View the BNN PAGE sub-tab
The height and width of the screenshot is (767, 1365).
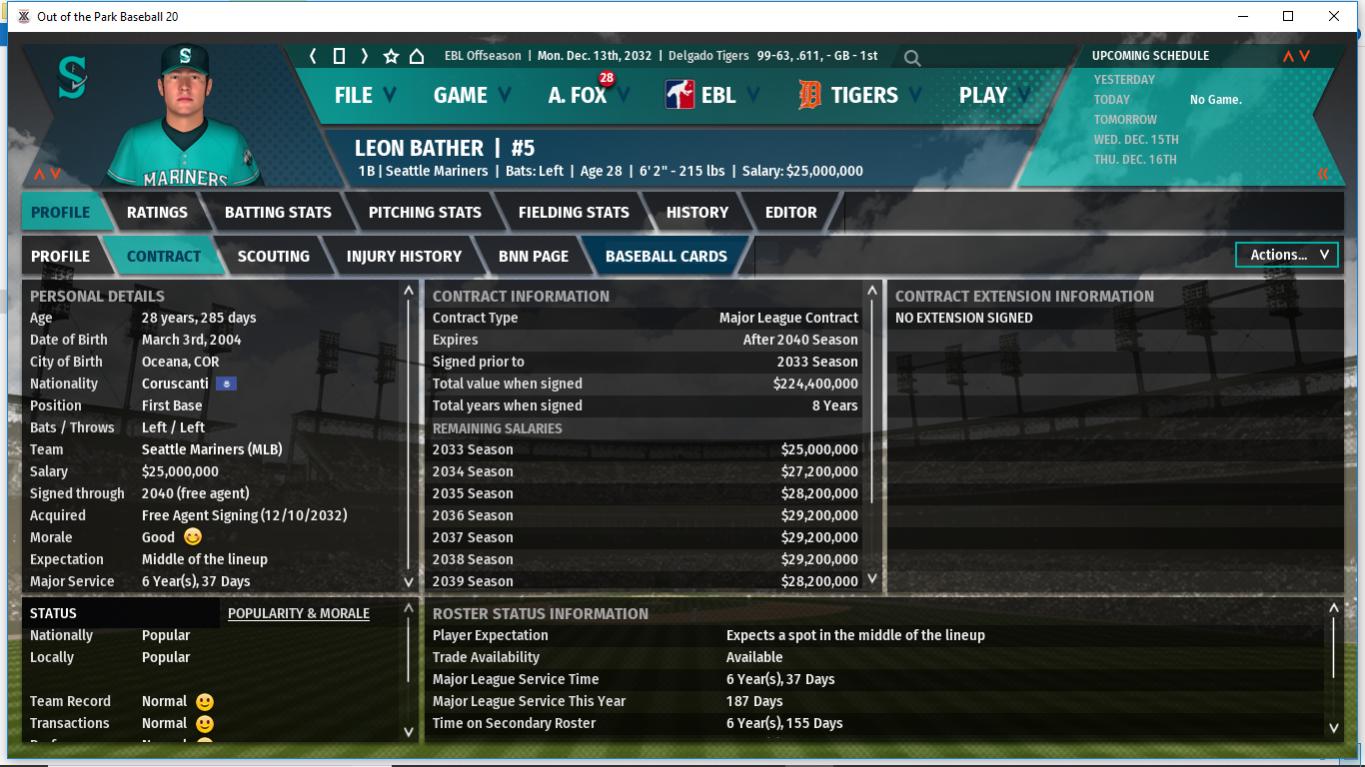pos(533,256)
